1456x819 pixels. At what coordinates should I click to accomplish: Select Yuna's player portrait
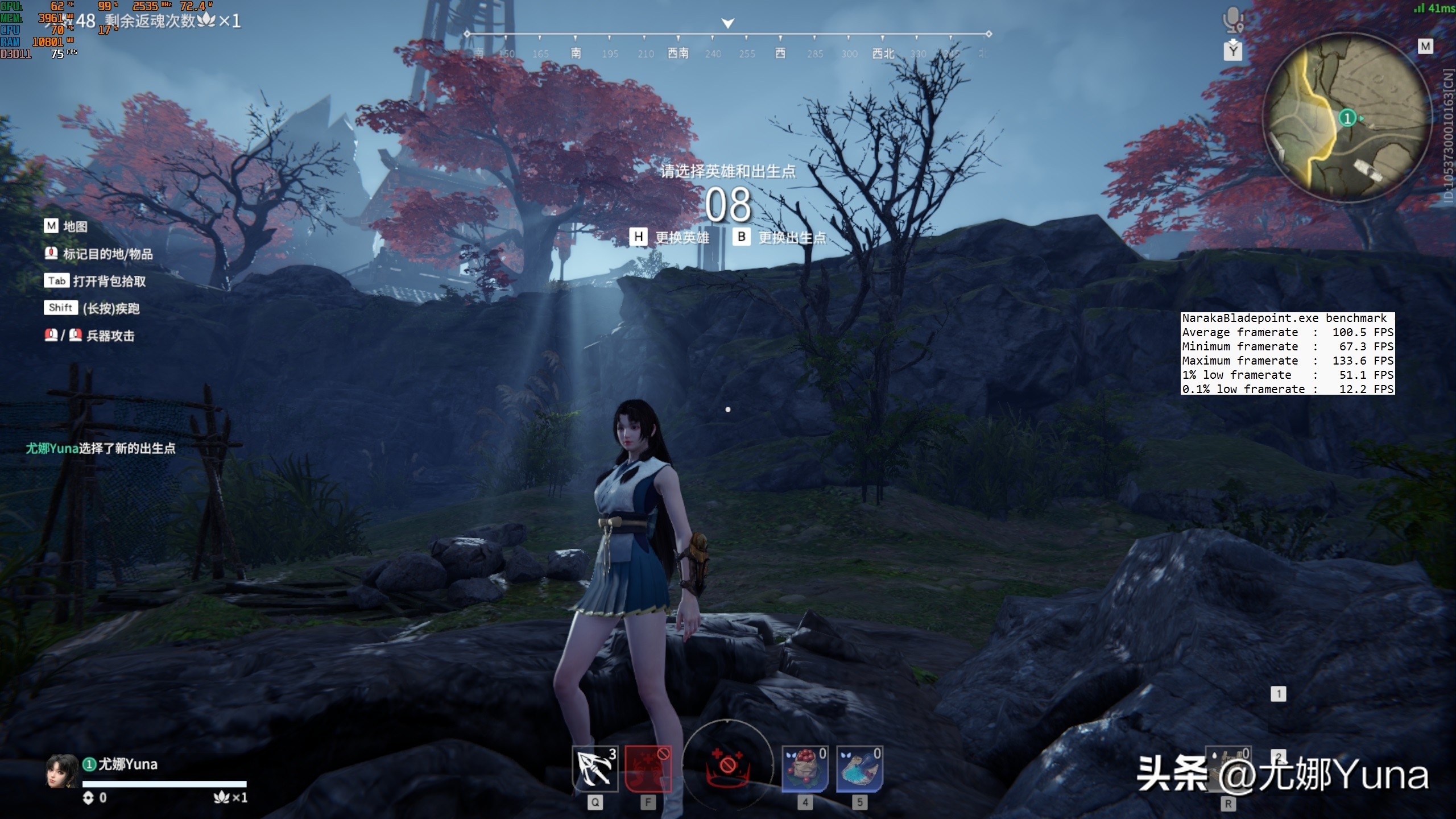tap(61, 771)
